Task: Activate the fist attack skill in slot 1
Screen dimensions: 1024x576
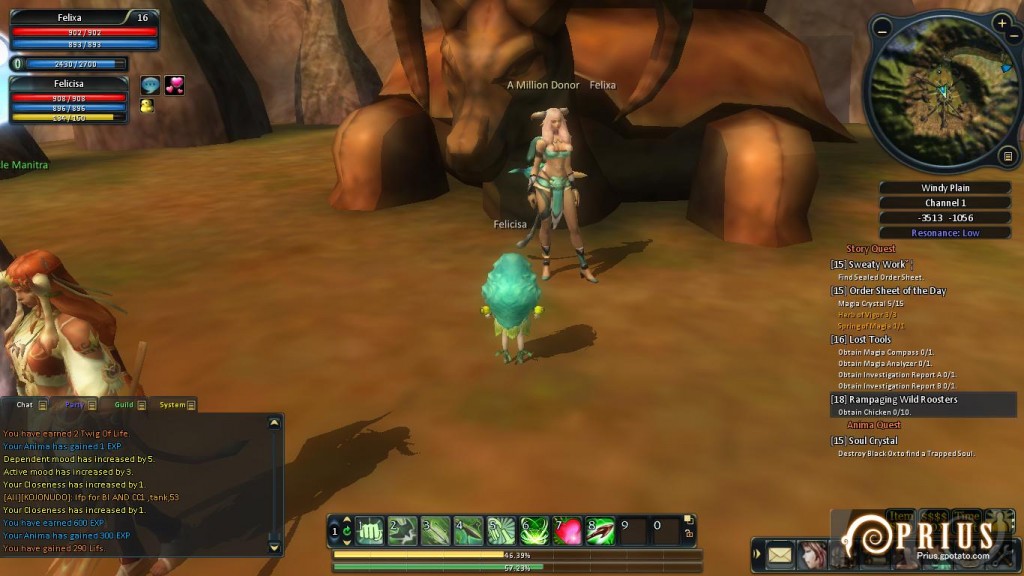Action: (371, 530)
